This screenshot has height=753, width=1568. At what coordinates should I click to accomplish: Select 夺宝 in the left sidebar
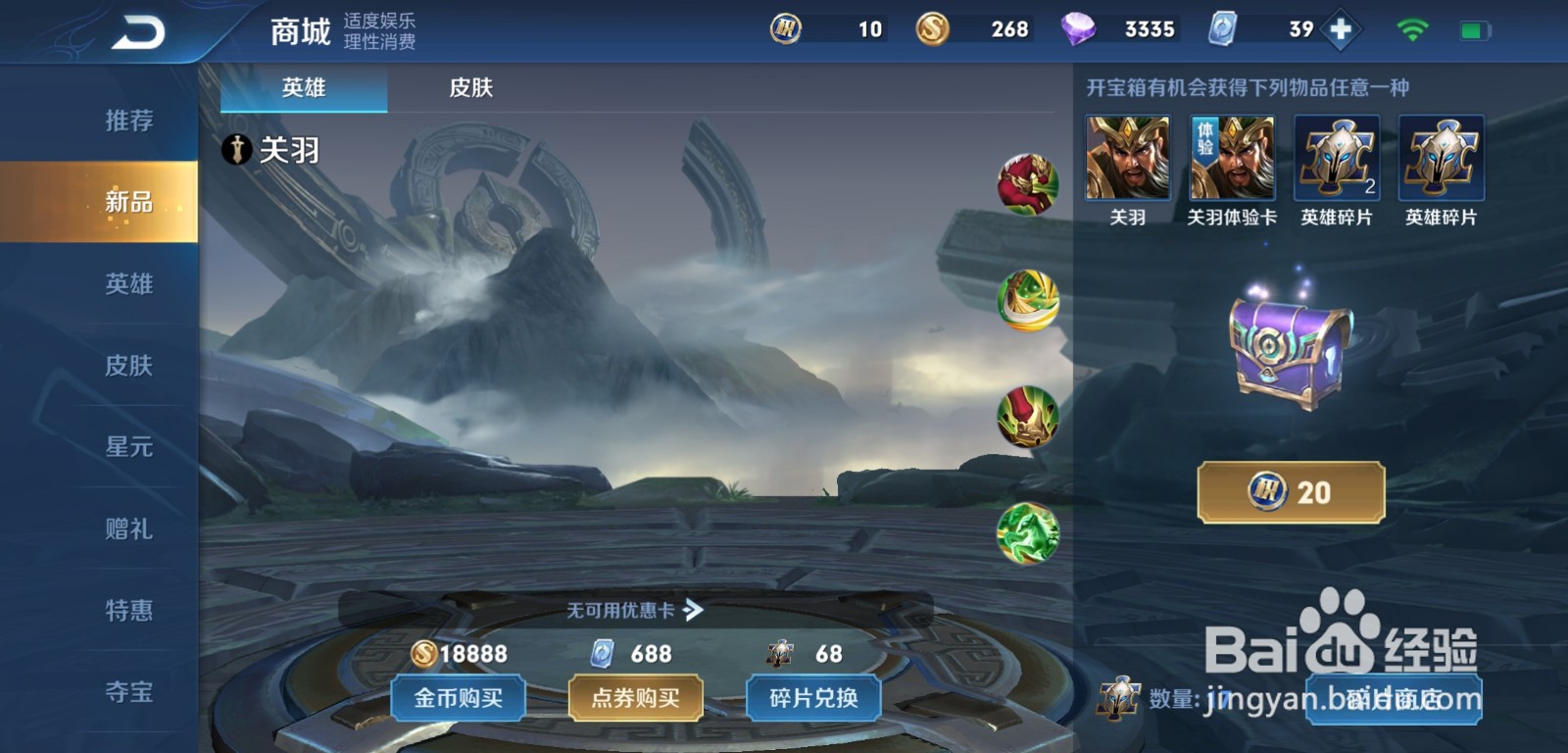[x=127, y=693]
